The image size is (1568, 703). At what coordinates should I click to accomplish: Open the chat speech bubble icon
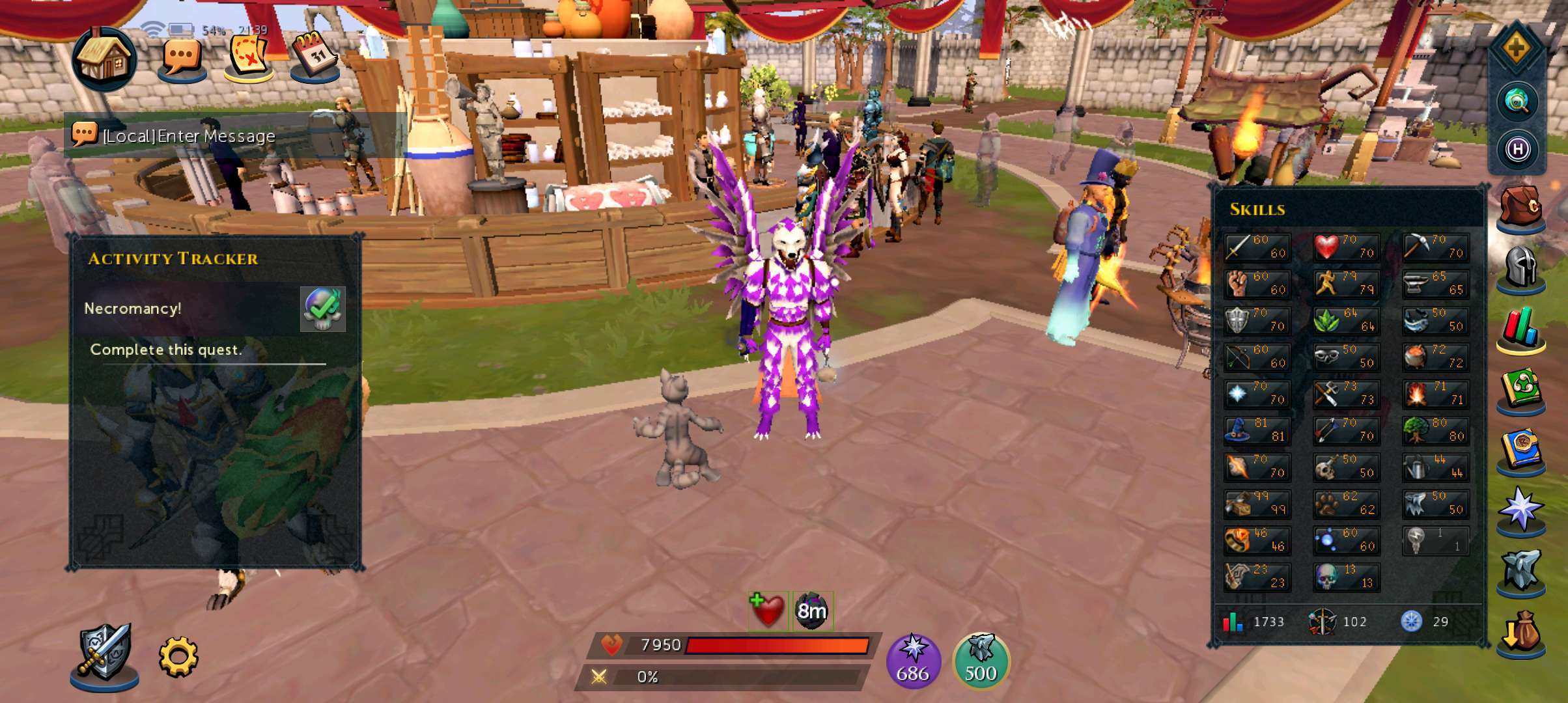[x=182, y=59]
